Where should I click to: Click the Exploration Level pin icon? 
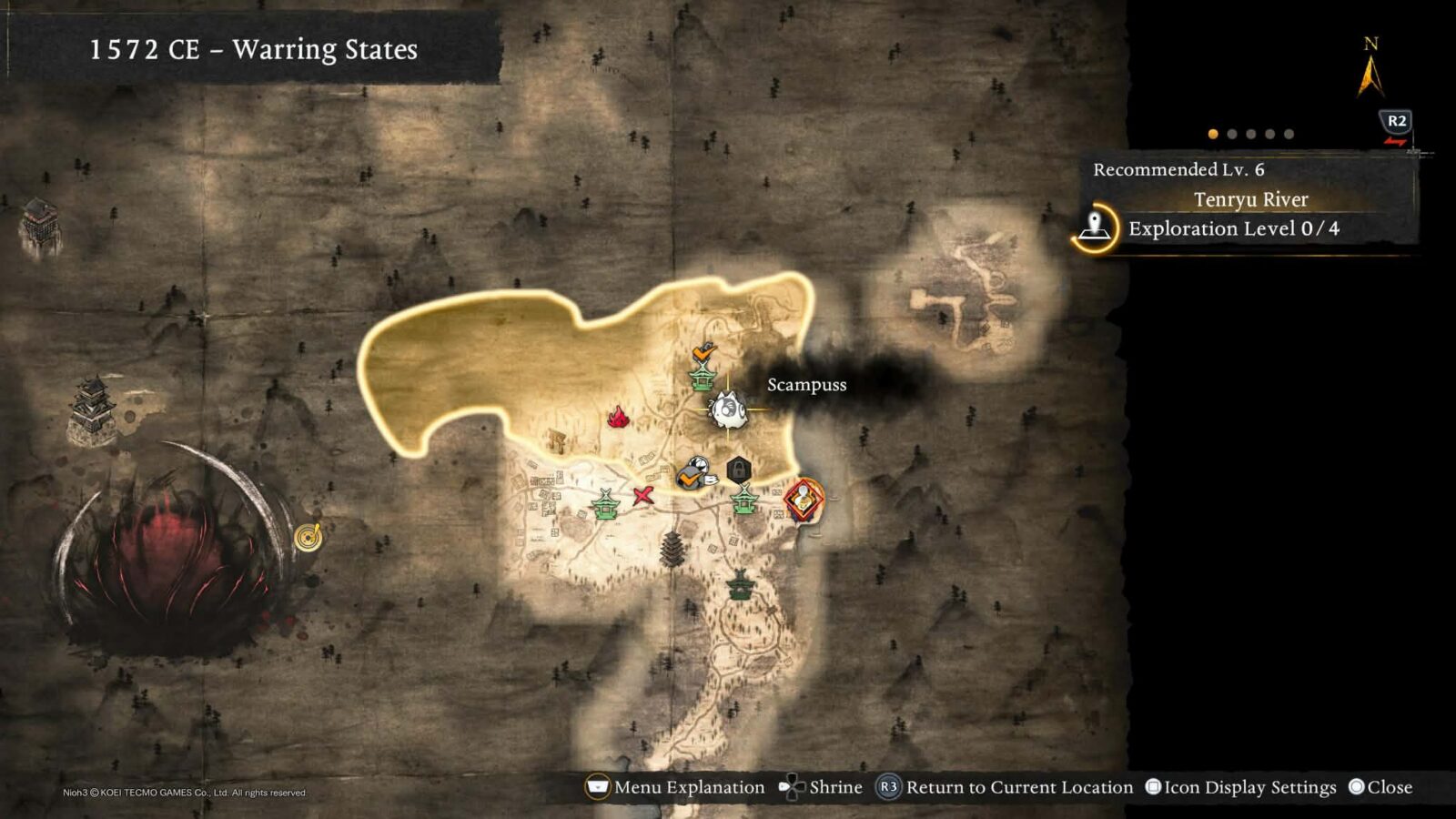pos(1095,227)
